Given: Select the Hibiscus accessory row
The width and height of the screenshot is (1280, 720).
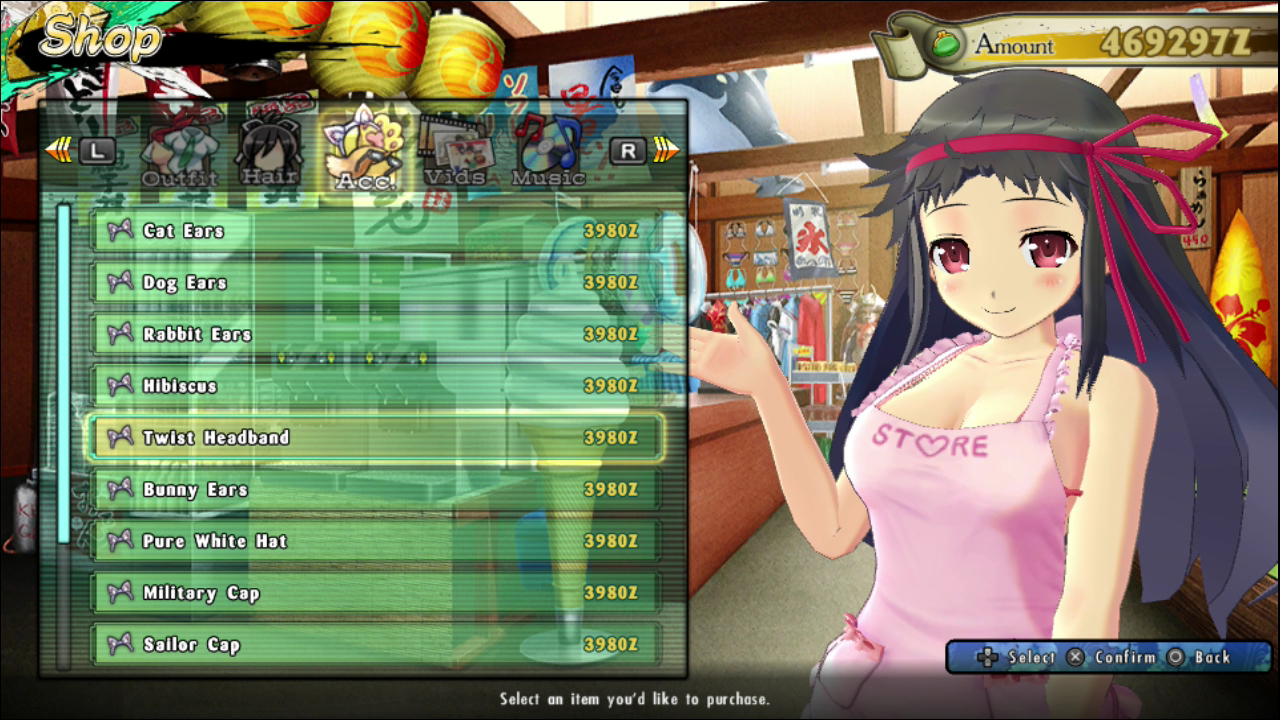Looking at the screenshot, I should [x=375, y=386].
